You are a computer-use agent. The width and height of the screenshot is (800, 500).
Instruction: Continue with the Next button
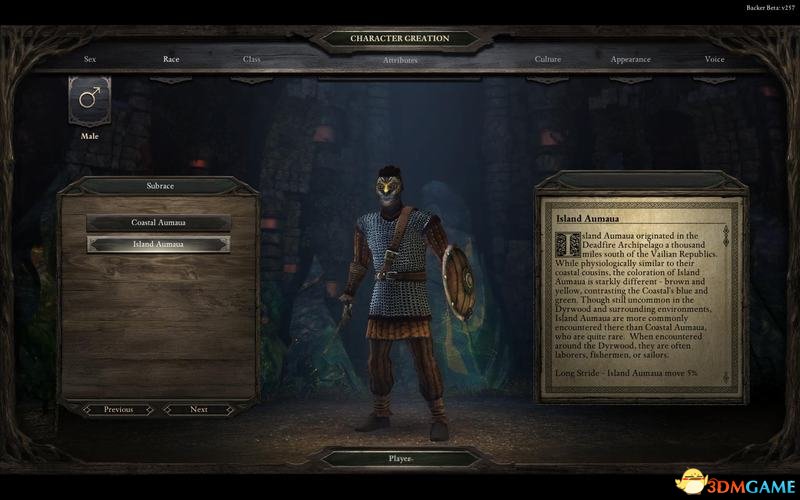pos(199,409)
